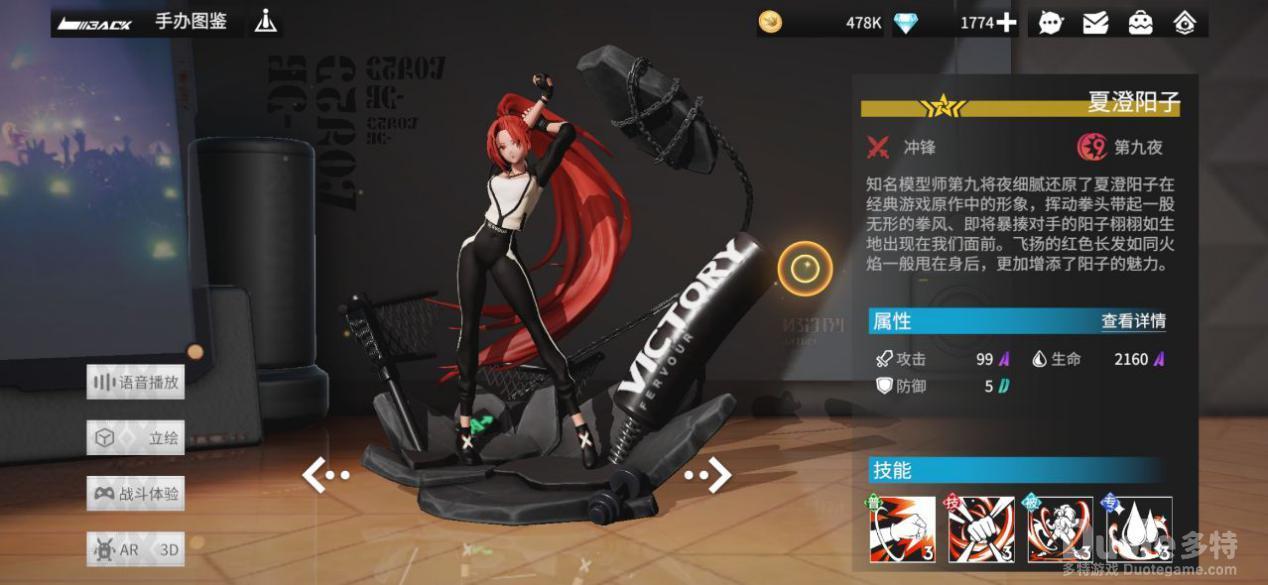The width and height of the screenshot is (1268, 585).
Task: Open the warning triangle info icon
Action: point(265,21)
